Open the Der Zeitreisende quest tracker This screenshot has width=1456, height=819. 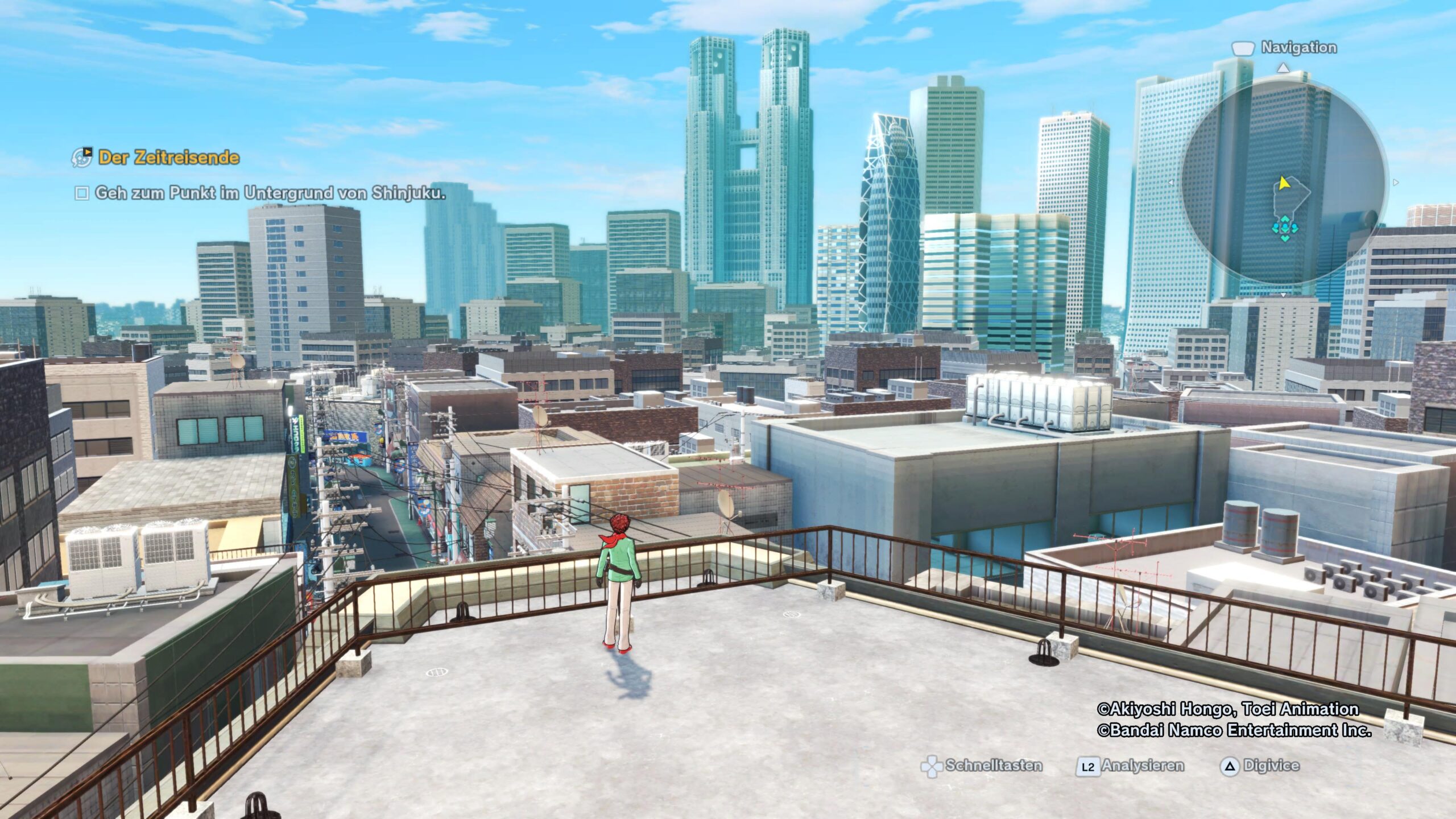[168, 158]
